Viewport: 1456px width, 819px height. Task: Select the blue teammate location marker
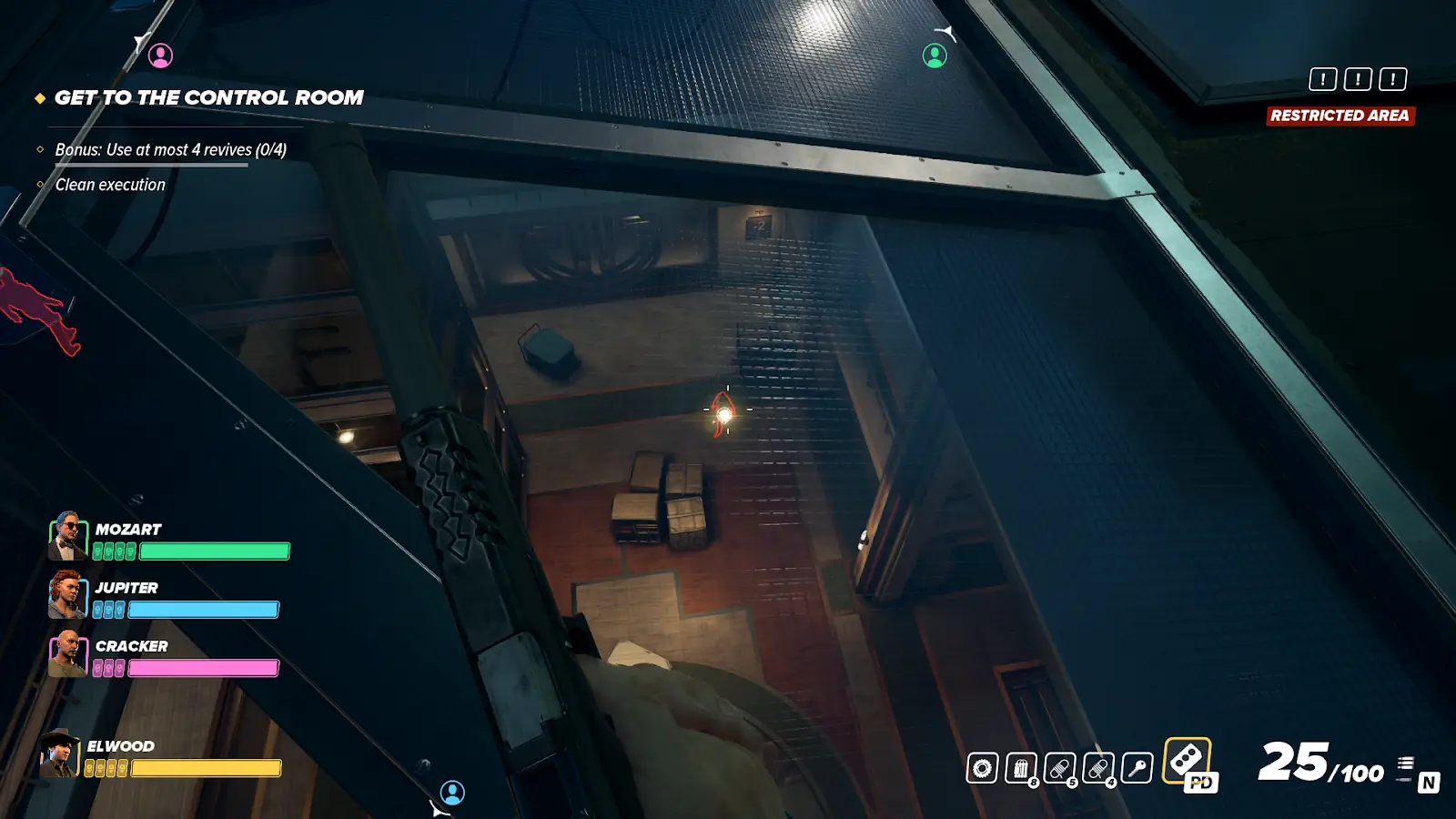click(x=452, y=793)
